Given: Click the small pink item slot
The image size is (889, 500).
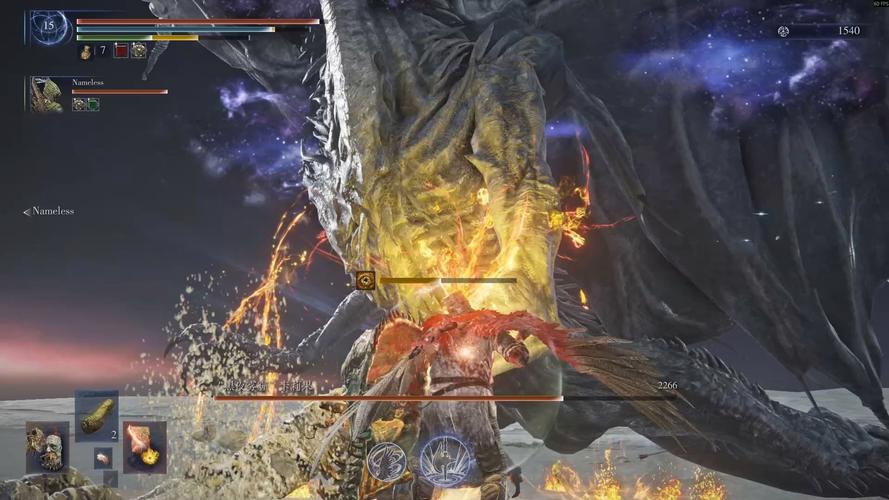Looking at the screenshot, I should point(102,458).
